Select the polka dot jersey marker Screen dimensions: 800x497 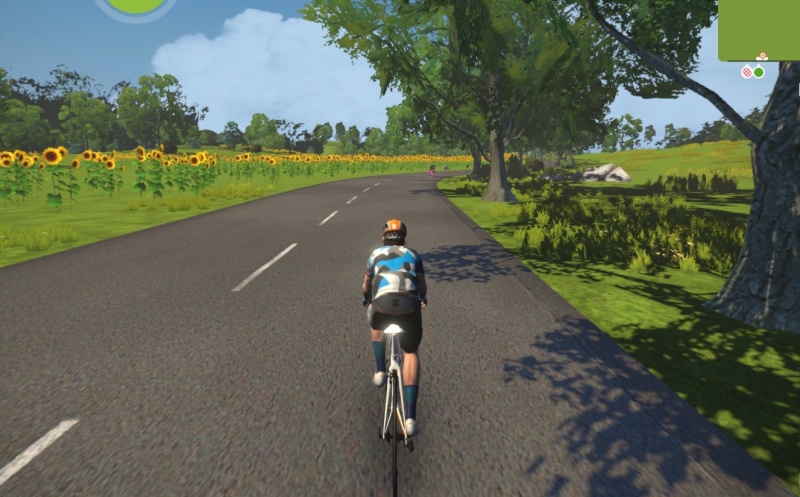(x=746, y=72)
